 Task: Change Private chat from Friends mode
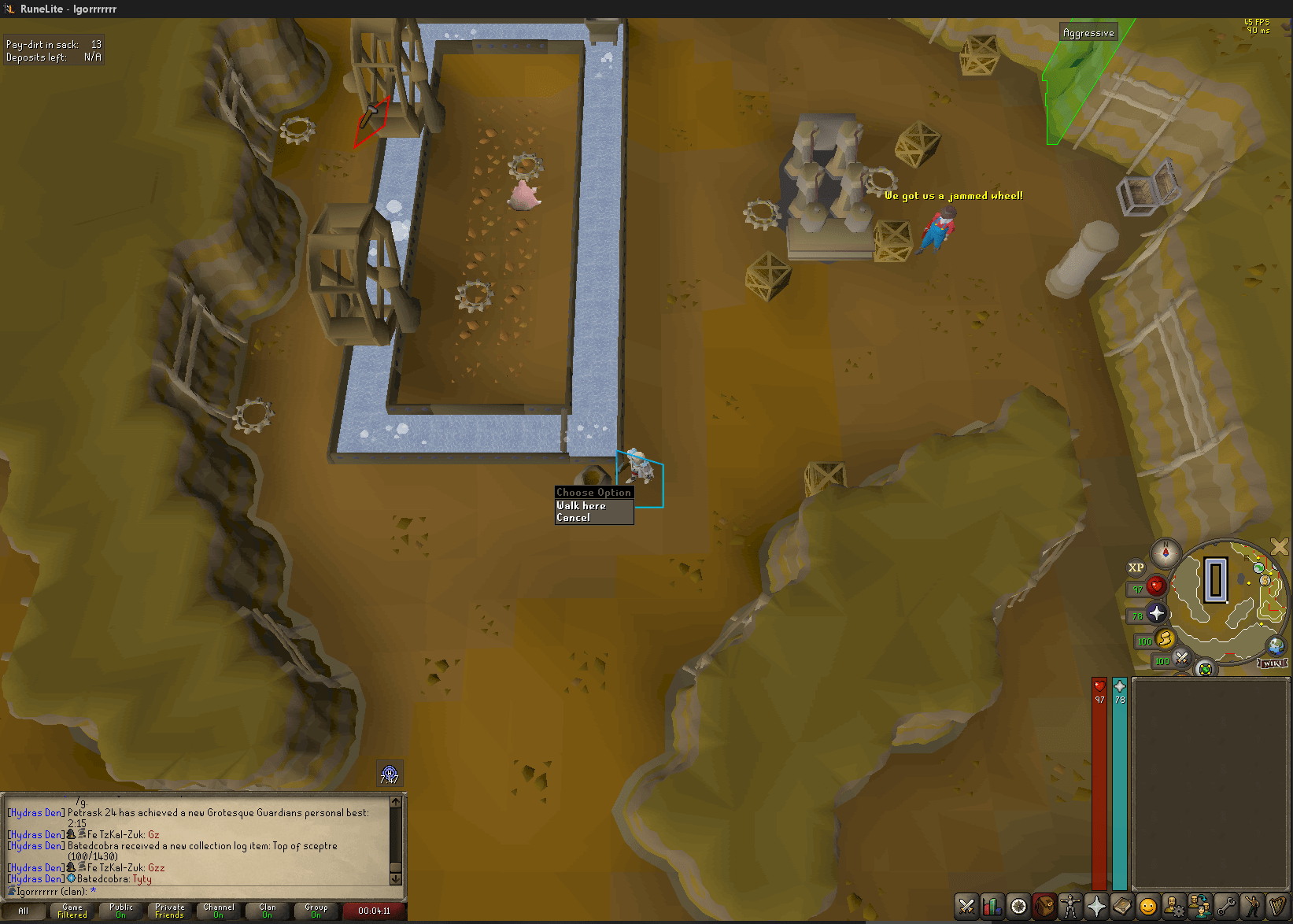[168, 911]
